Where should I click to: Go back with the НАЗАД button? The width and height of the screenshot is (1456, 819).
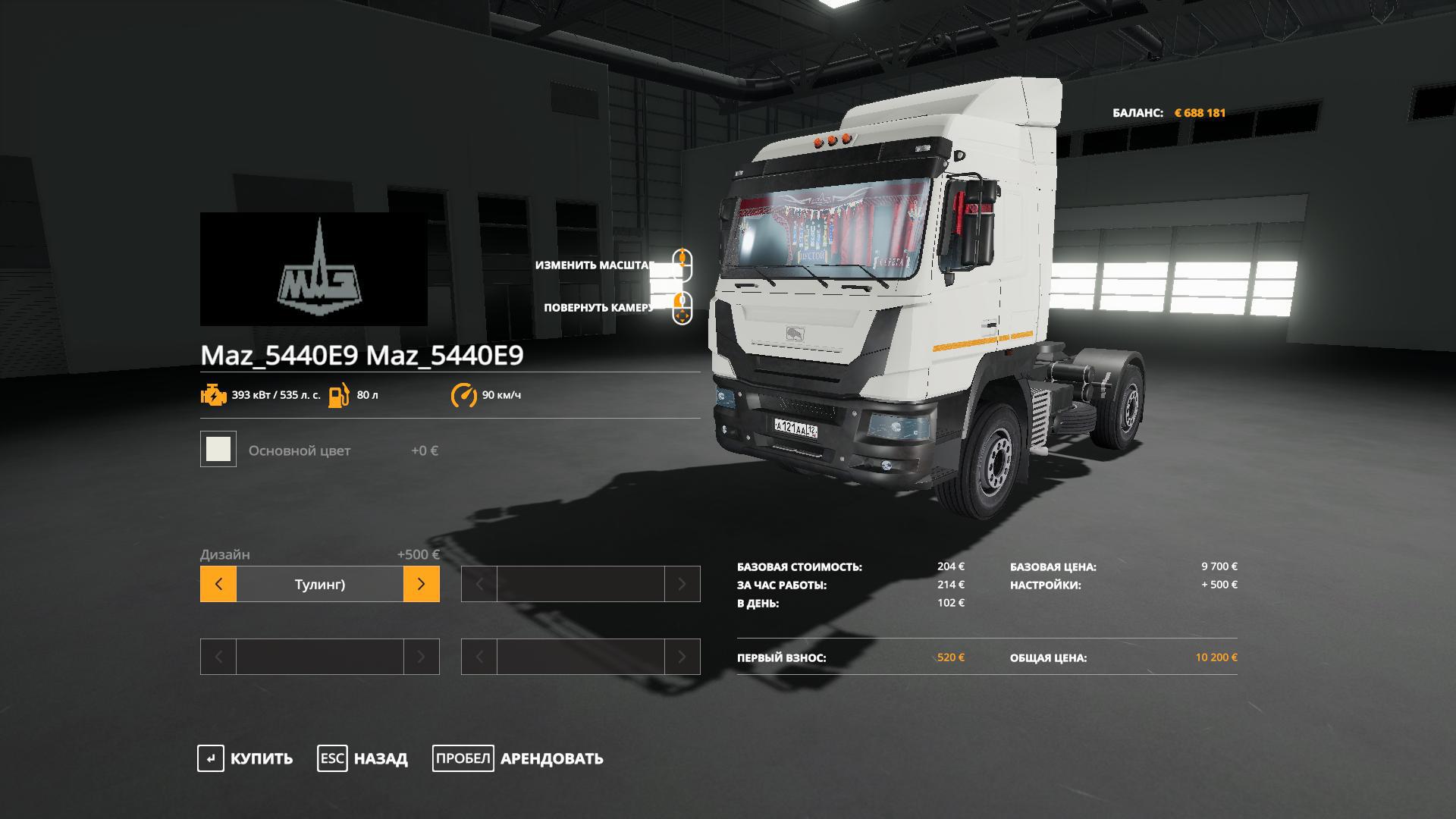click(x=362, y=758)
